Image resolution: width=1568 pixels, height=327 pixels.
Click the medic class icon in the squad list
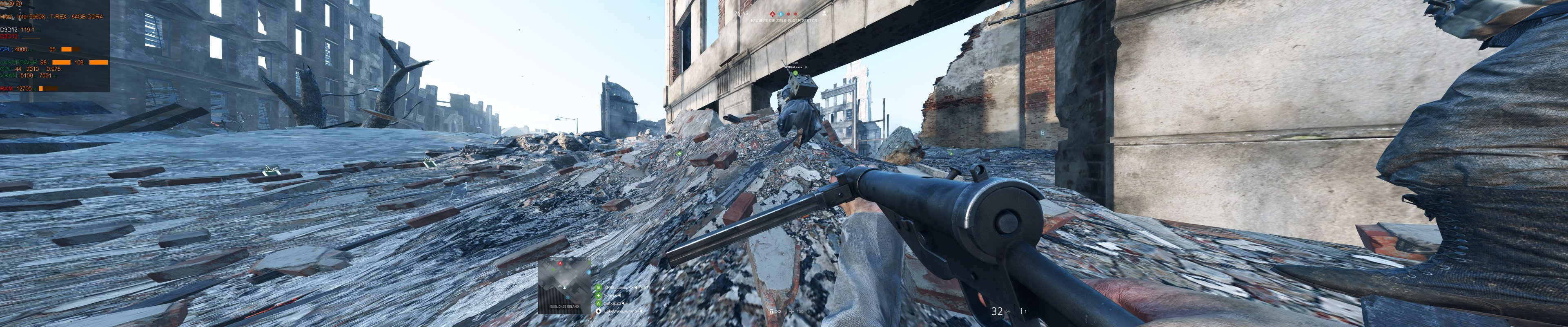pyautogui.click(x=598, y=296)
